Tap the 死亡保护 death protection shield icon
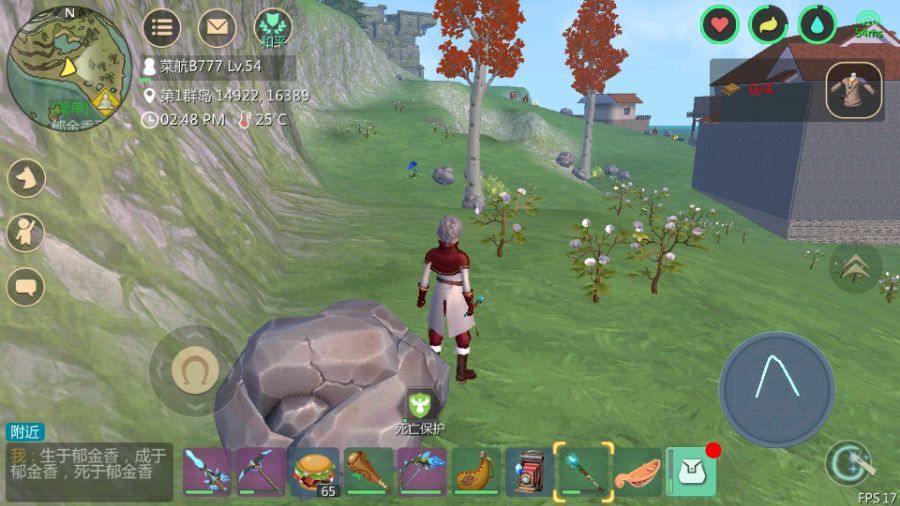The height and width of the screenshot is (506, 900). (420, 407)
